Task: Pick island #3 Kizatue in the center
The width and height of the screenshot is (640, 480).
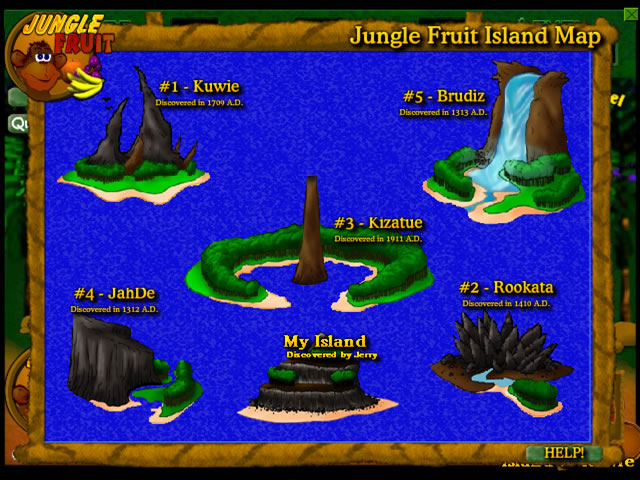Action: click(313, 262)
